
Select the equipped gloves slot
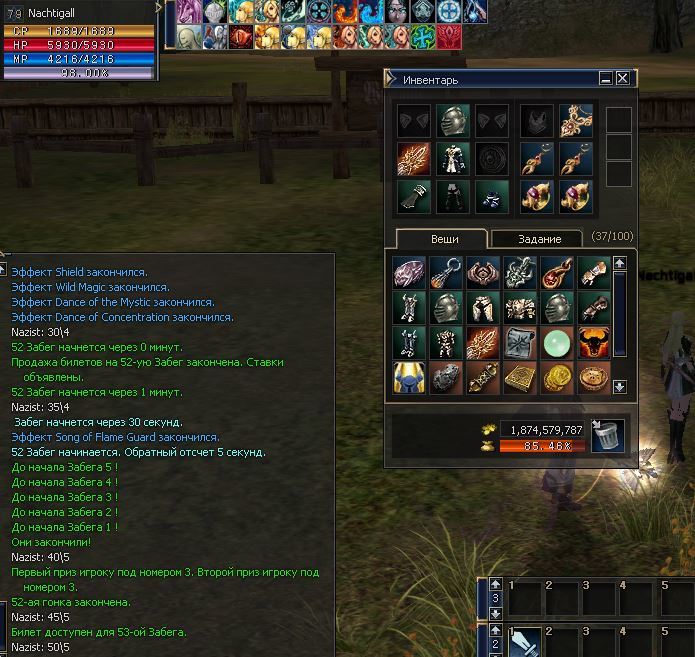(x=413, y=194)
